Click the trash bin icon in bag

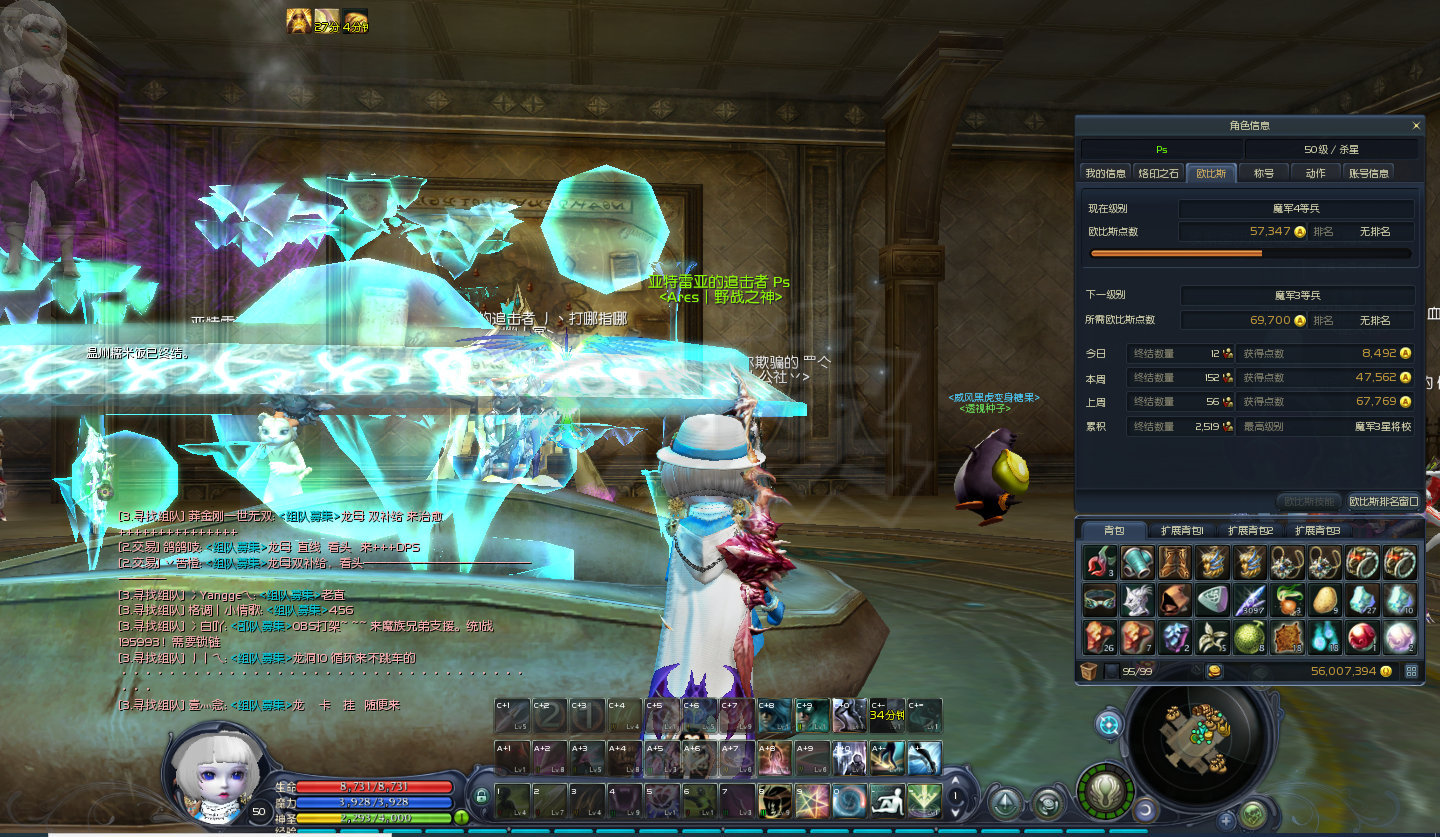coord(1089,671)
